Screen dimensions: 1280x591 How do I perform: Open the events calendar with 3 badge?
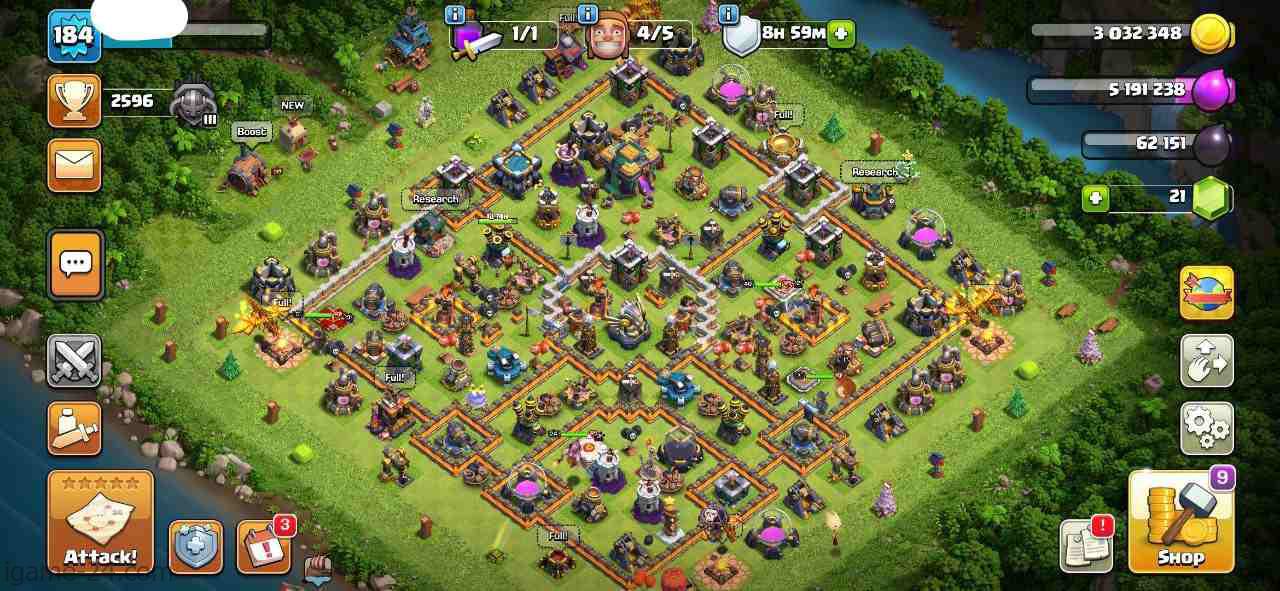tap(263, 546)
